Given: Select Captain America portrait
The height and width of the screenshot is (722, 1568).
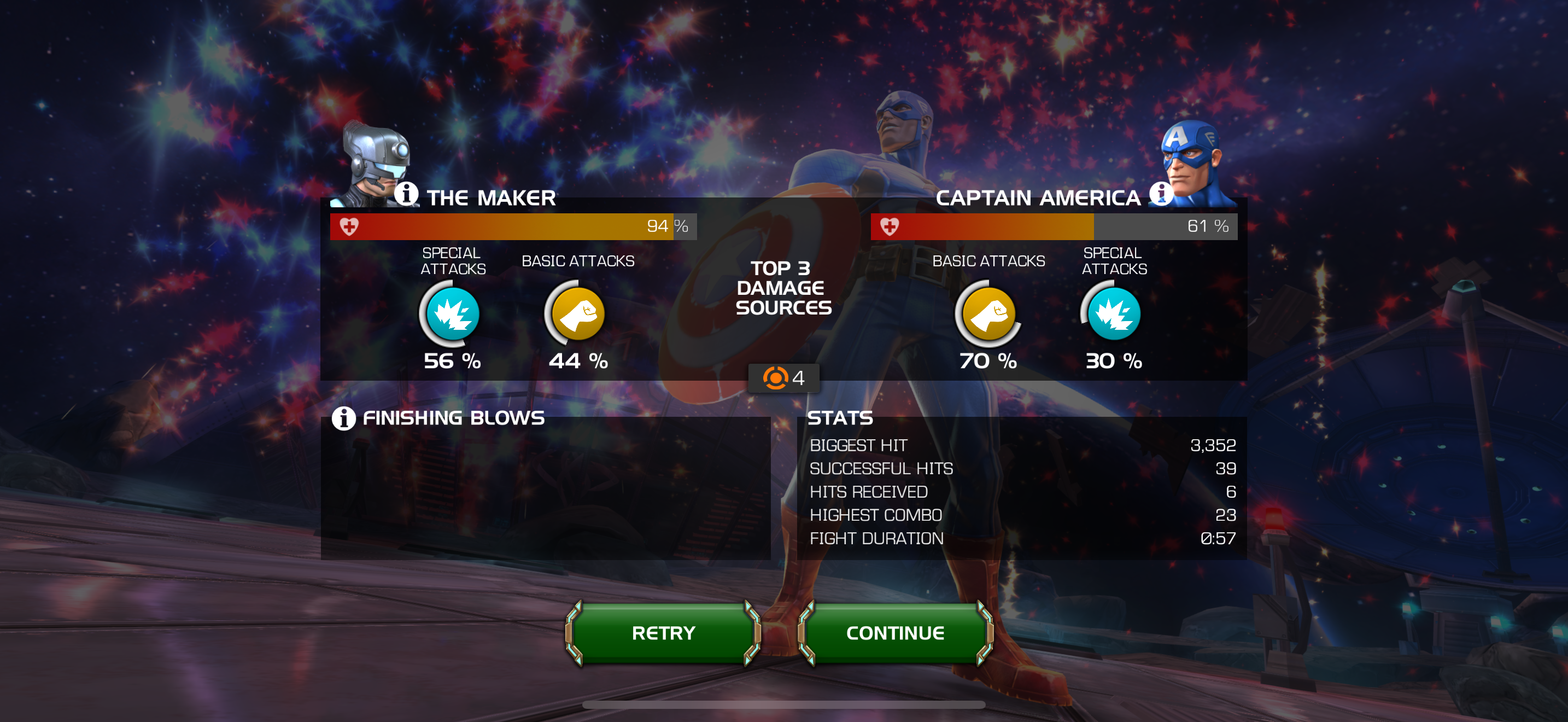Looking at the screenshot, I should tap(1192, 161).
